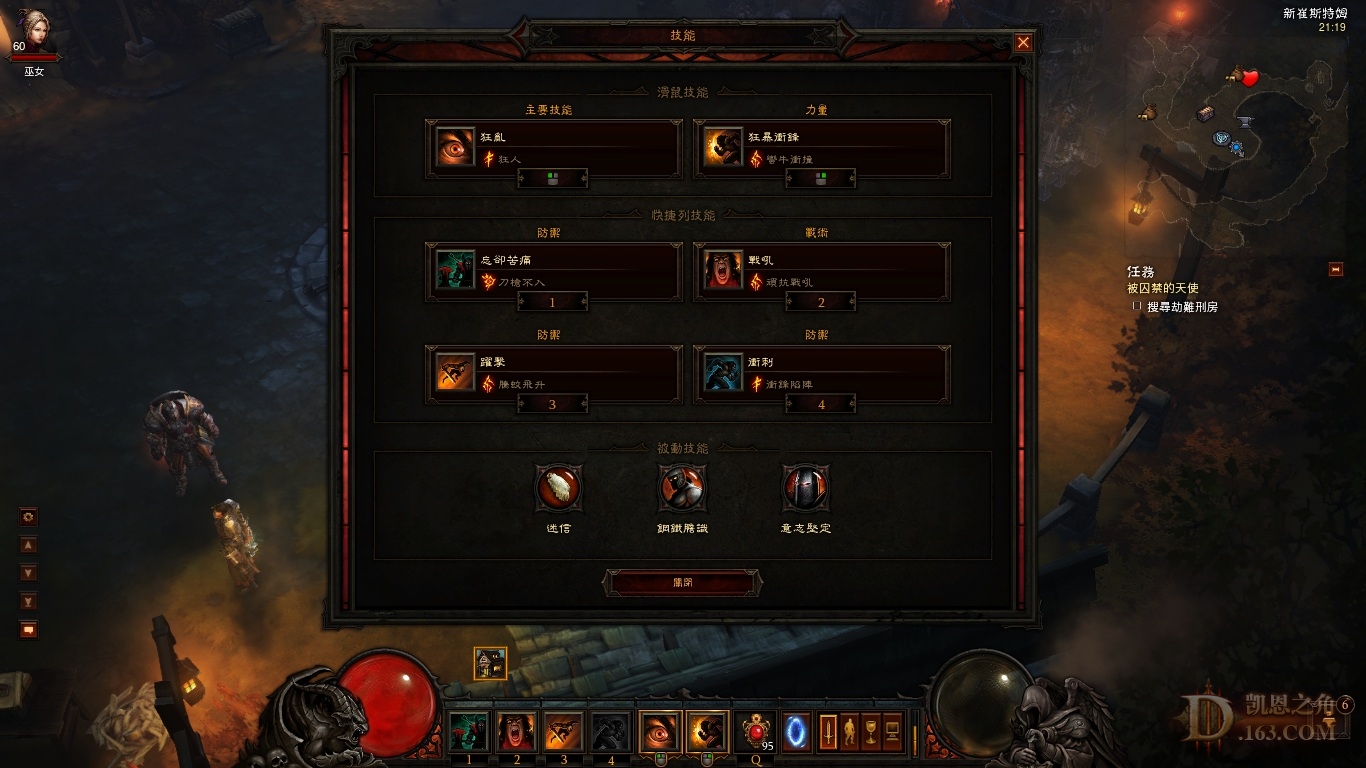This screenshot has width=1366, height=768.
Task: Select the 狂亂 primary skill slot
Action: (x=553, y=147)
